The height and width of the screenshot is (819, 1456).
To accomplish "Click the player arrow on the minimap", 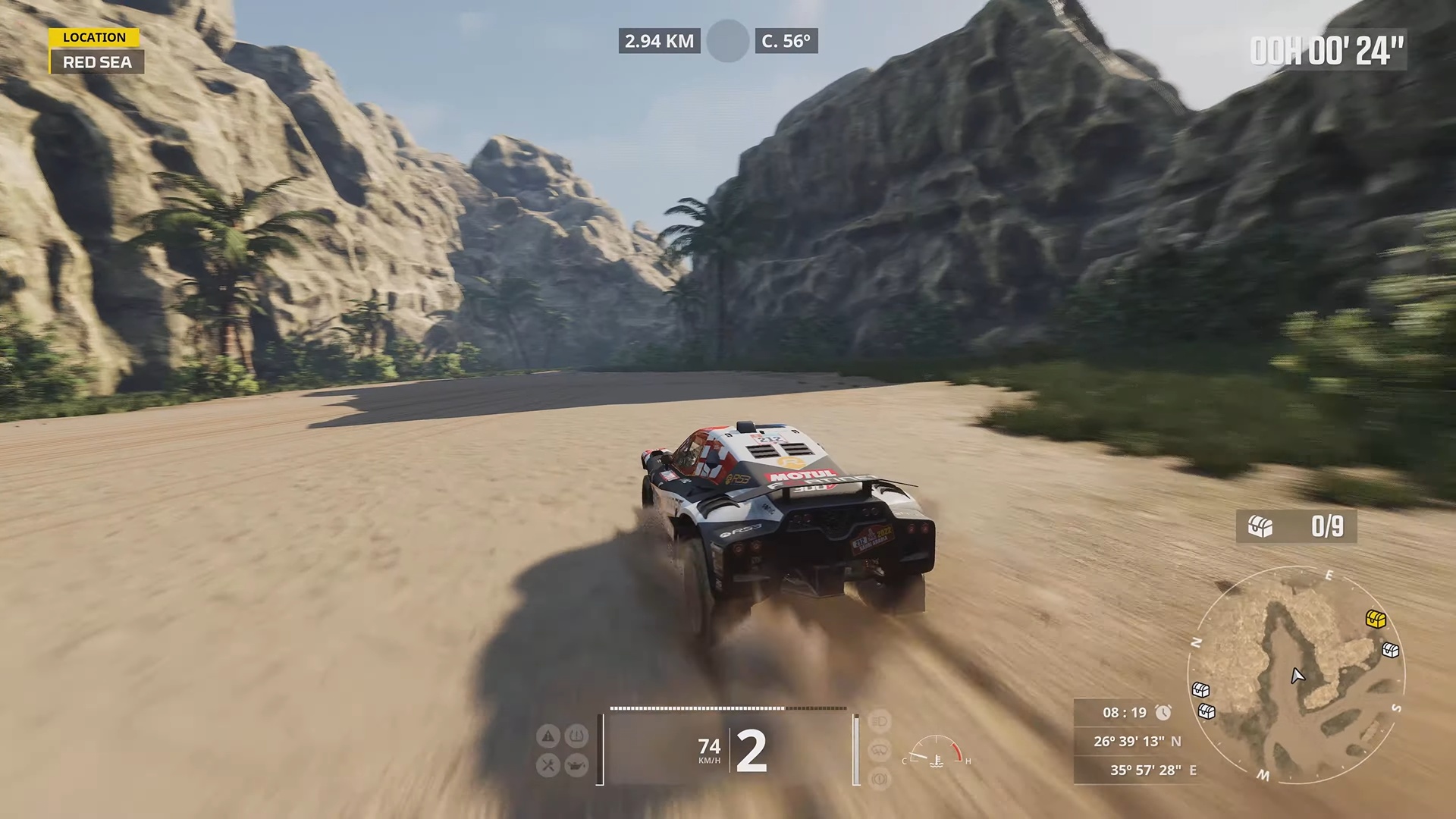I will click(1298, 675).
